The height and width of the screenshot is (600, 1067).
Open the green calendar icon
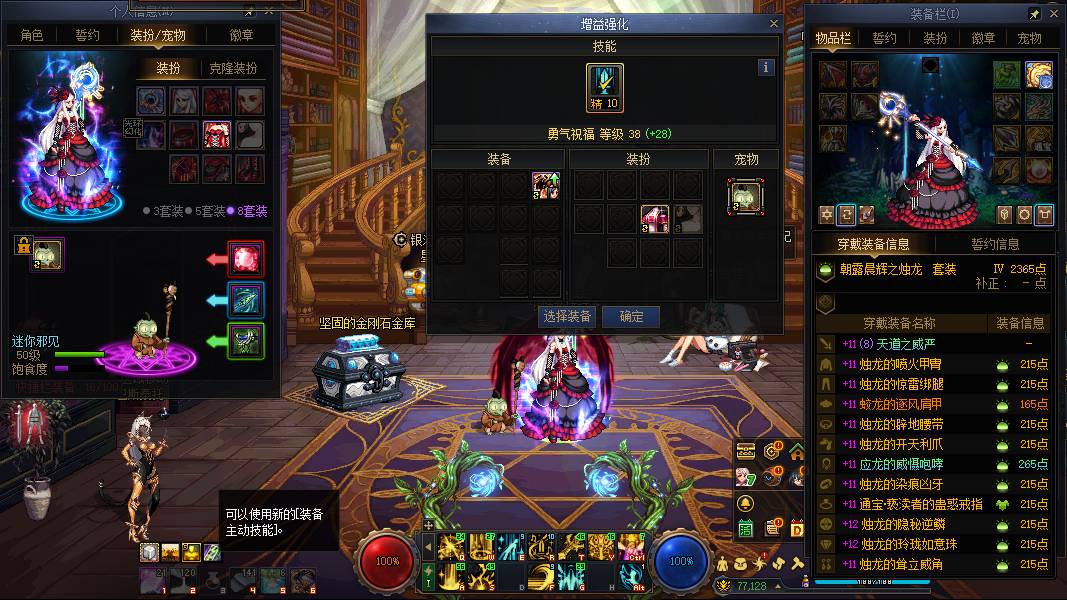tap(745, 528)
